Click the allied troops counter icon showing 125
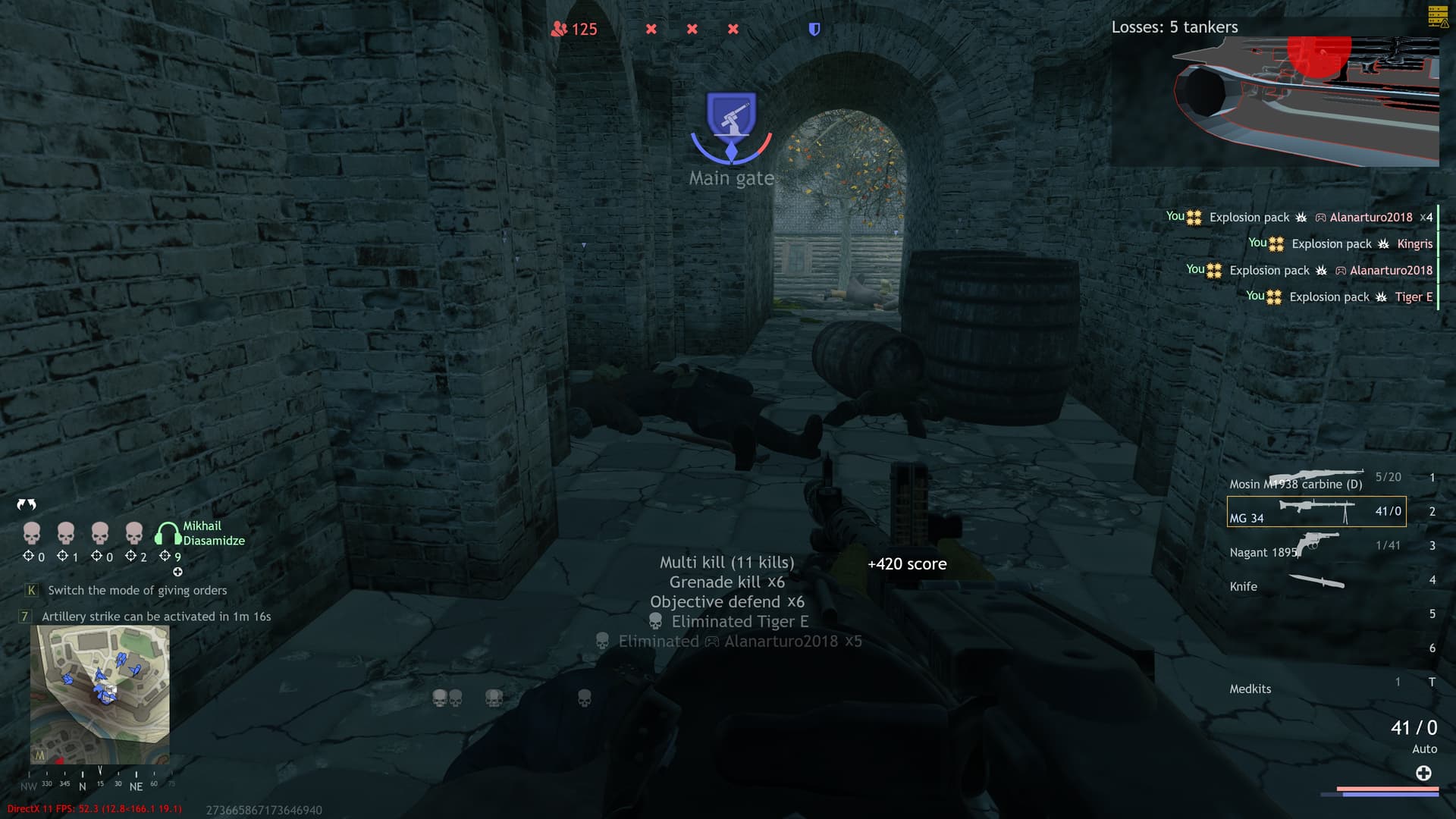 point(559,29)
